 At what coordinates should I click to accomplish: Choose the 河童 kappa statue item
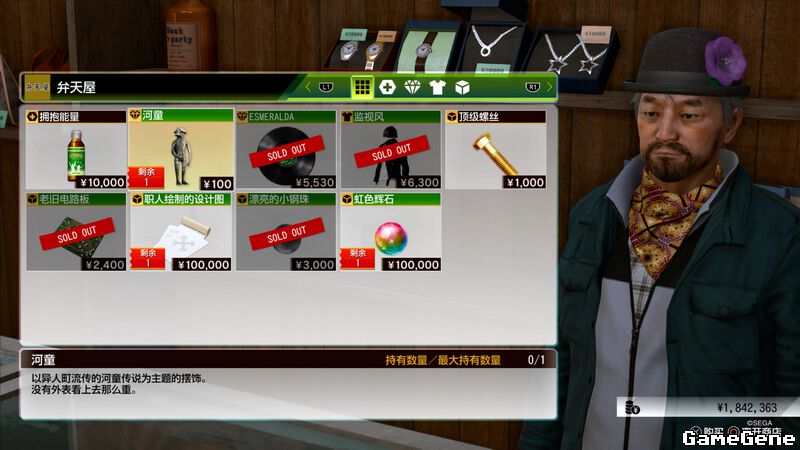click(181, 150)
